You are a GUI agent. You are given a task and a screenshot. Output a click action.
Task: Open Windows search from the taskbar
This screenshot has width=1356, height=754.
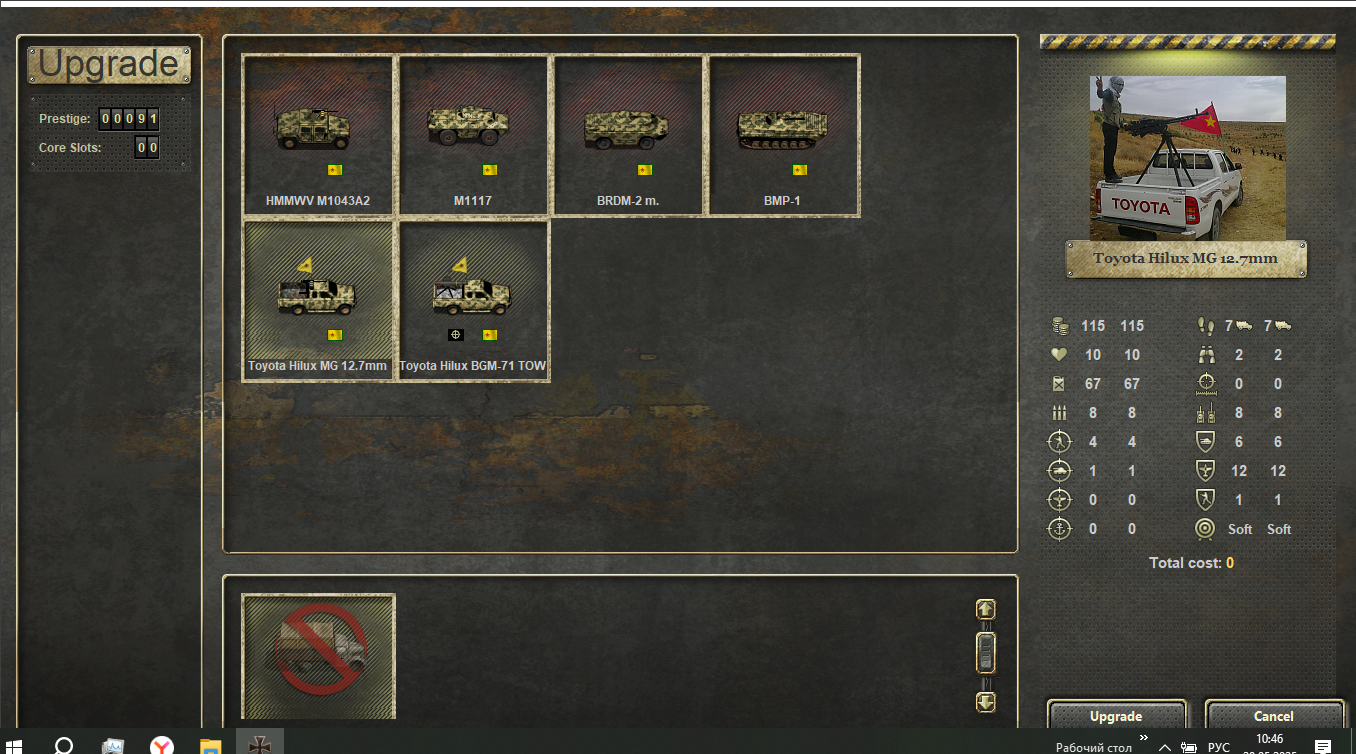tap(63, 746)
